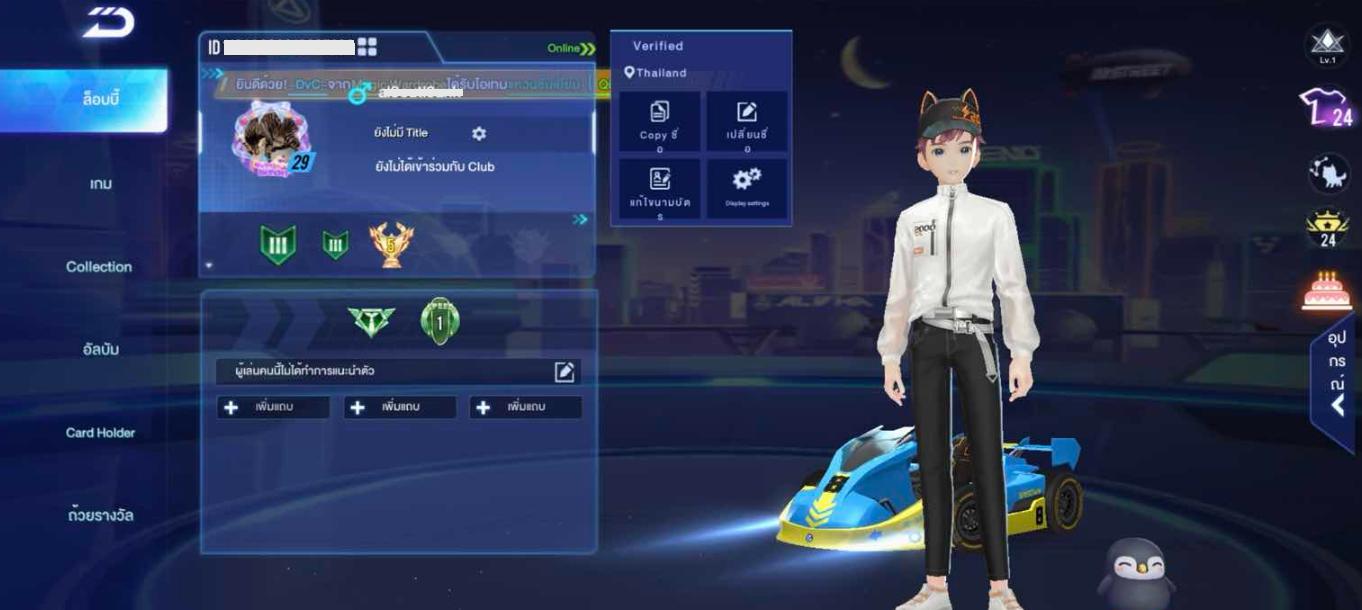Open the pet silhouette icon
1362x610 pixels.
click(1328, 172)
